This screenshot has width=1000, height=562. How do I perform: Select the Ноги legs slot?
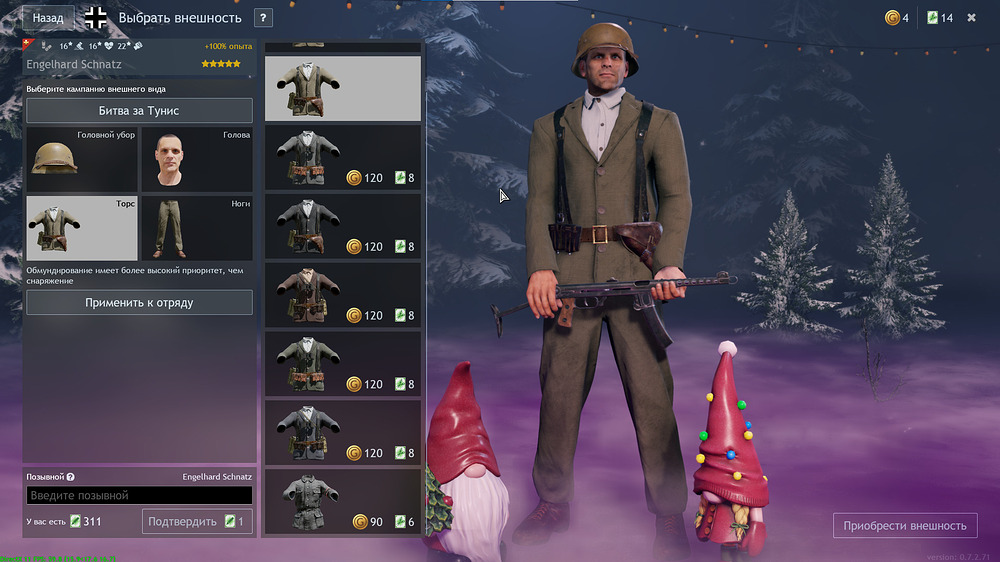pos(196,228)
